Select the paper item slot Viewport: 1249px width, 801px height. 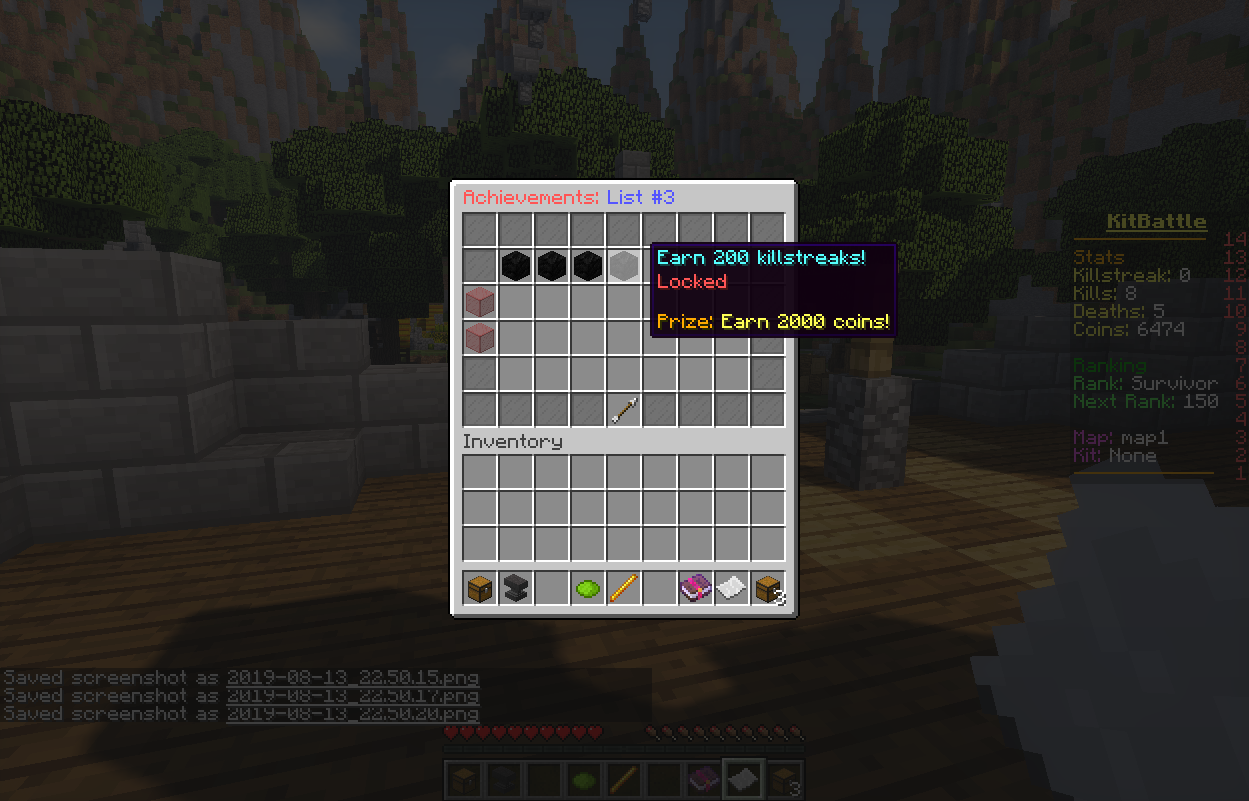[731, 588]
